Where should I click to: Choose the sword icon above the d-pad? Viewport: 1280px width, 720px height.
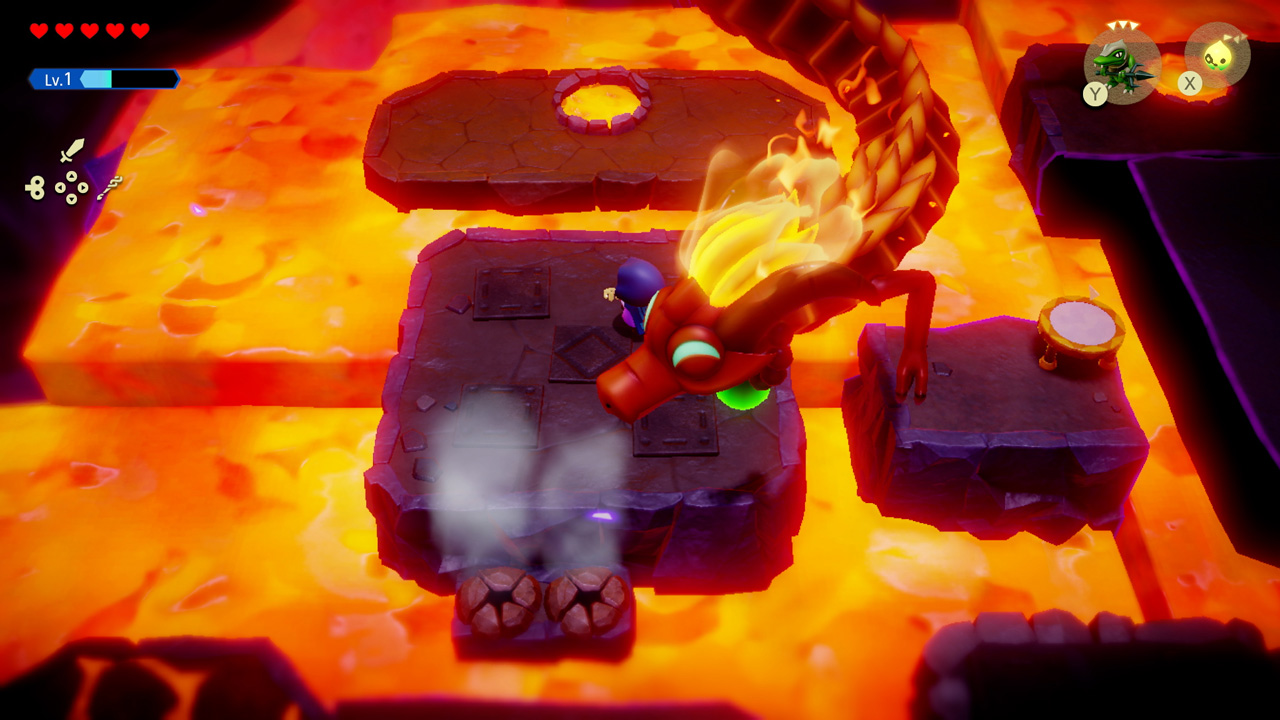[71, 151]
